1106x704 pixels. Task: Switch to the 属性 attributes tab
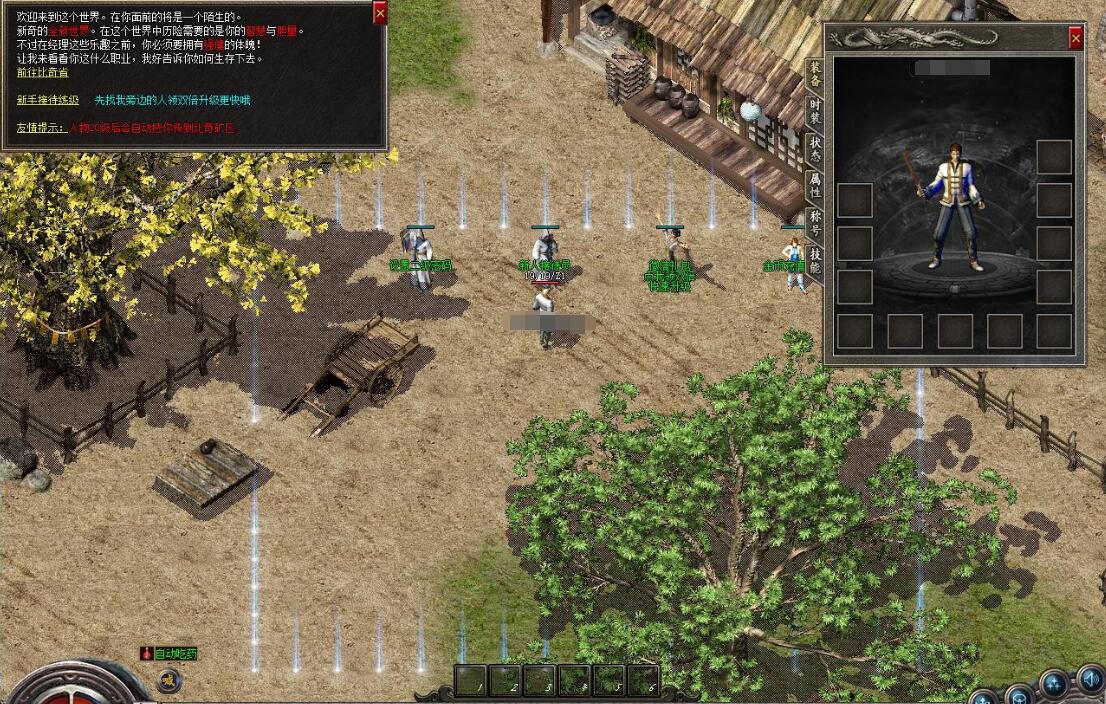815,185
